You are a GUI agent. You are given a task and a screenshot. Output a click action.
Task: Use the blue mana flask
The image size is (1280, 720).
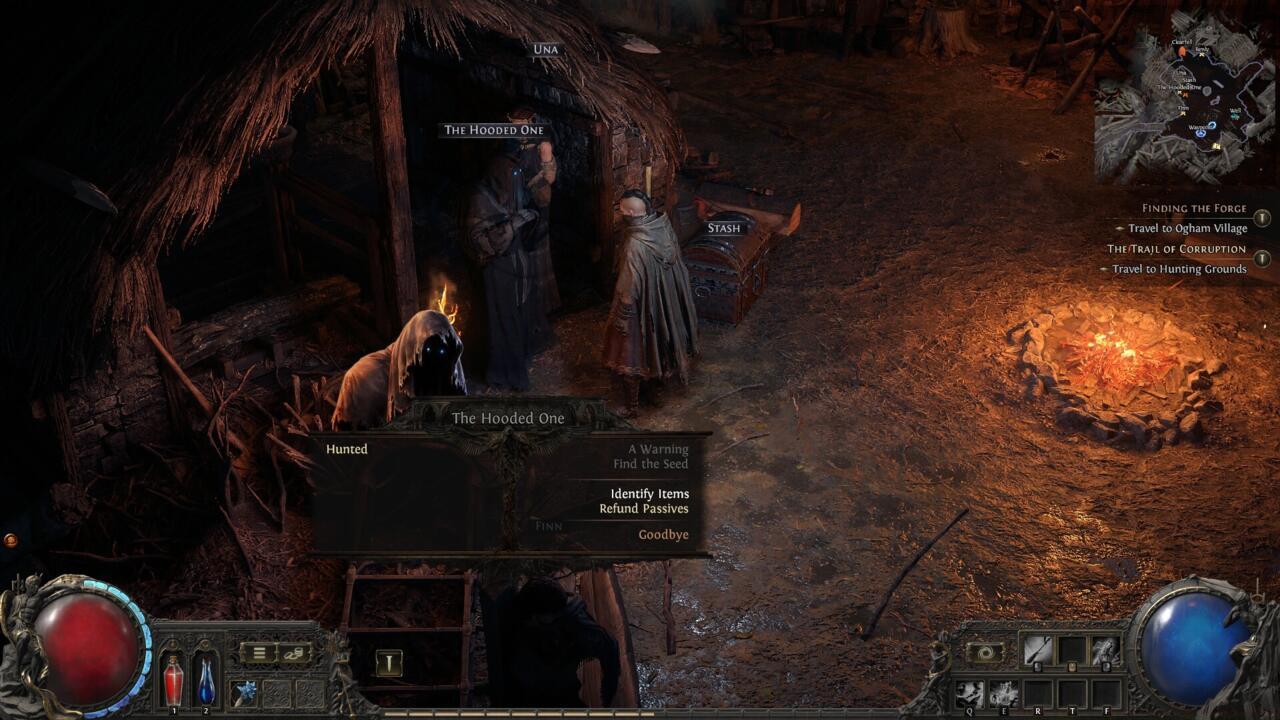click(x=206, y=681)
